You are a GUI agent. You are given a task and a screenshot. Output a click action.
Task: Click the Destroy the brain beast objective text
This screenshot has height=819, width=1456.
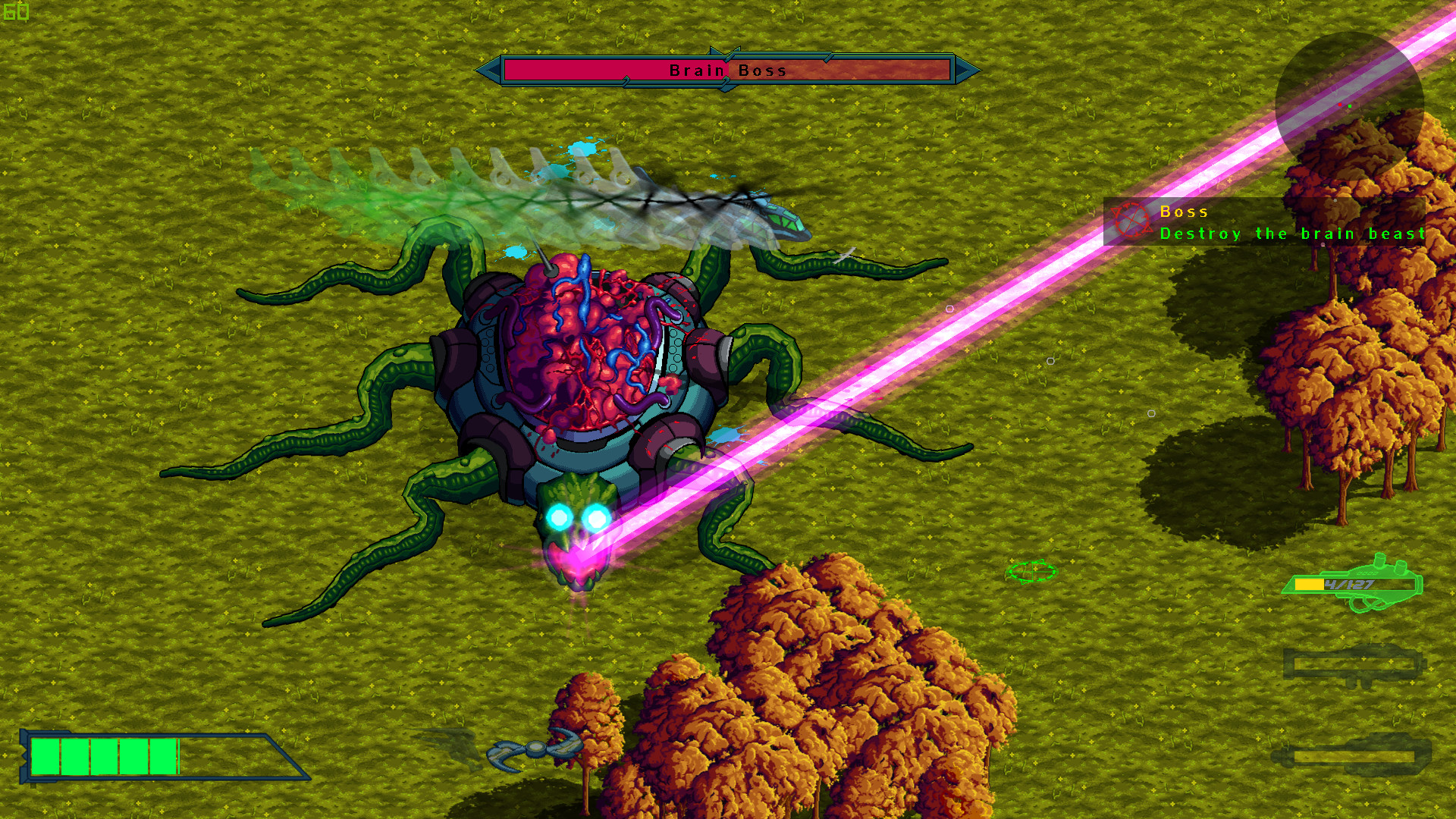tap(1292, 234)
